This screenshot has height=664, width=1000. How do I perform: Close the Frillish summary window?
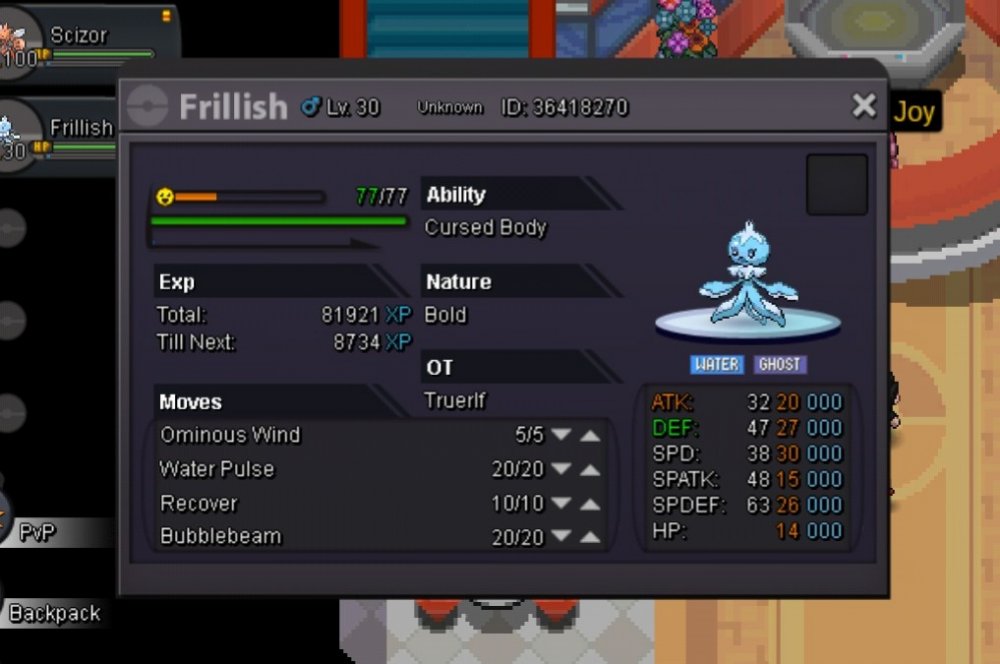point(864,106)
